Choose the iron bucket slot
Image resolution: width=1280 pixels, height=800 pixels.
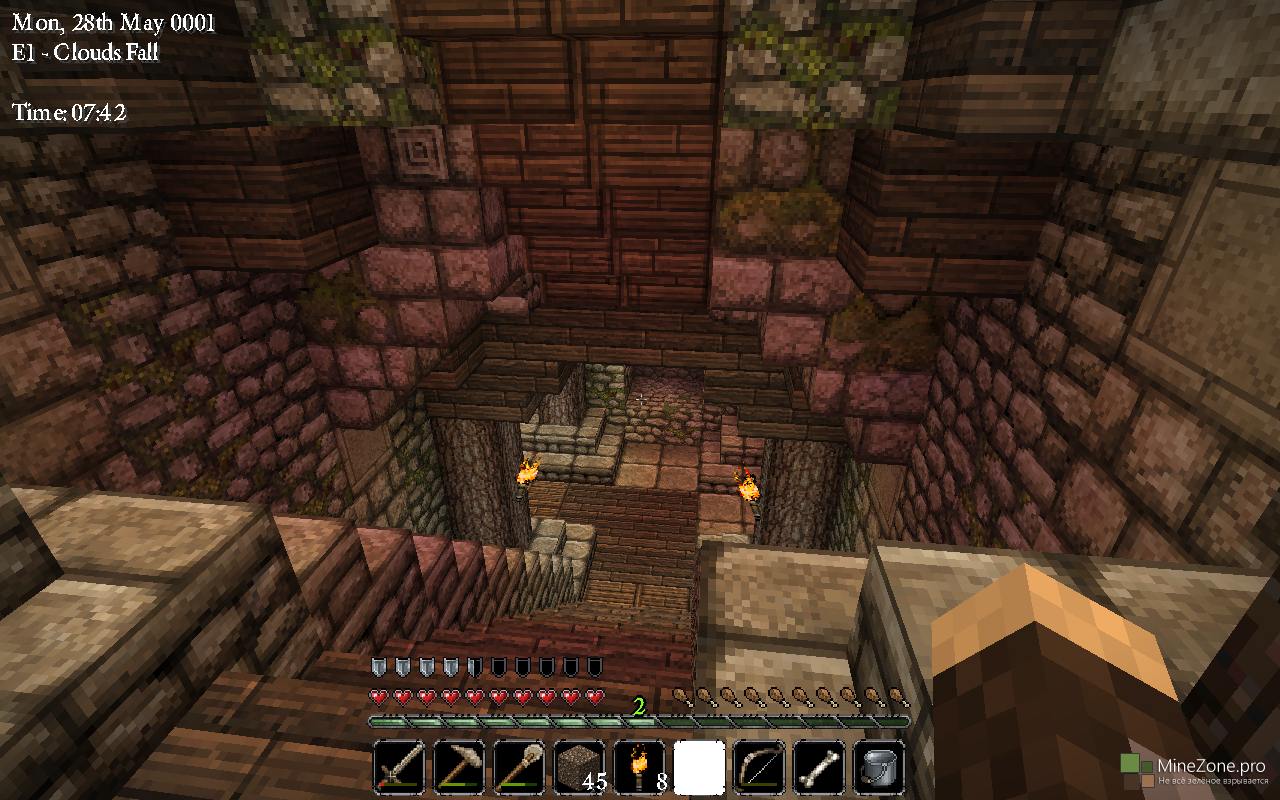coord(879,768)
